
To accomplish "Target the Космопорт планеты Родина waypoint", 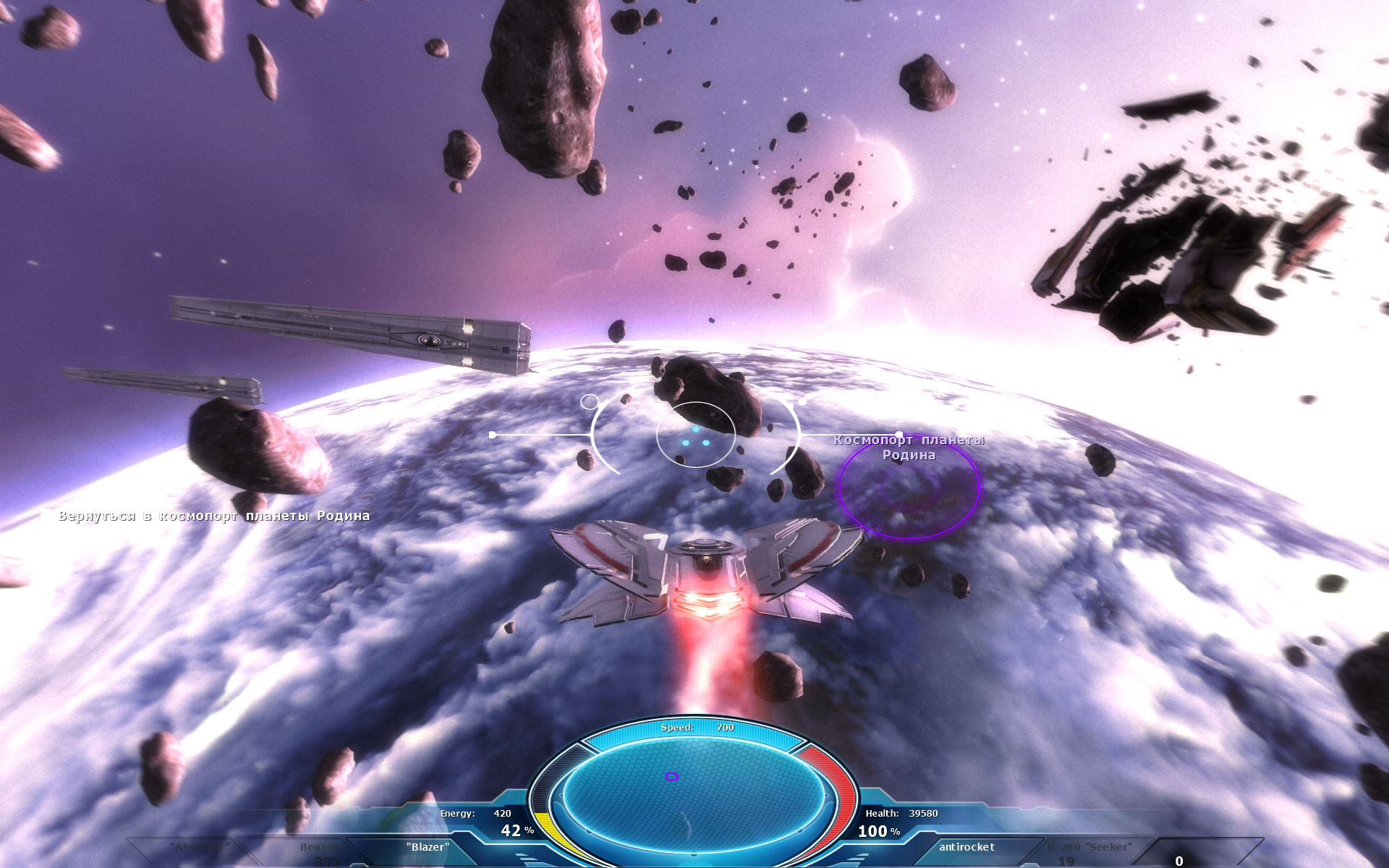I will click(909, 487).
